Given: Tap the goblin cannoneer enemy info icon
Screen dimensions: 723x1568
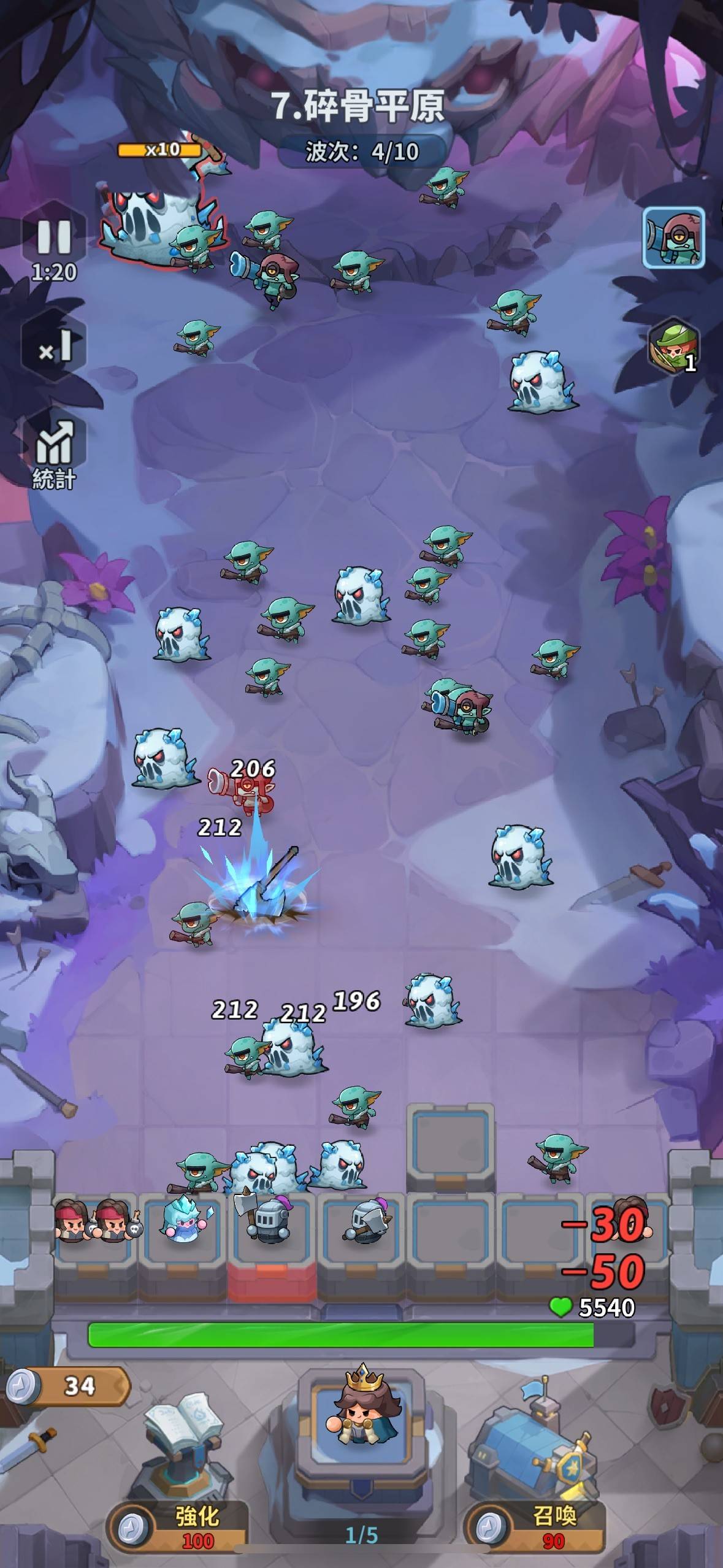Looking at the screenshot, I should (673, 237).
